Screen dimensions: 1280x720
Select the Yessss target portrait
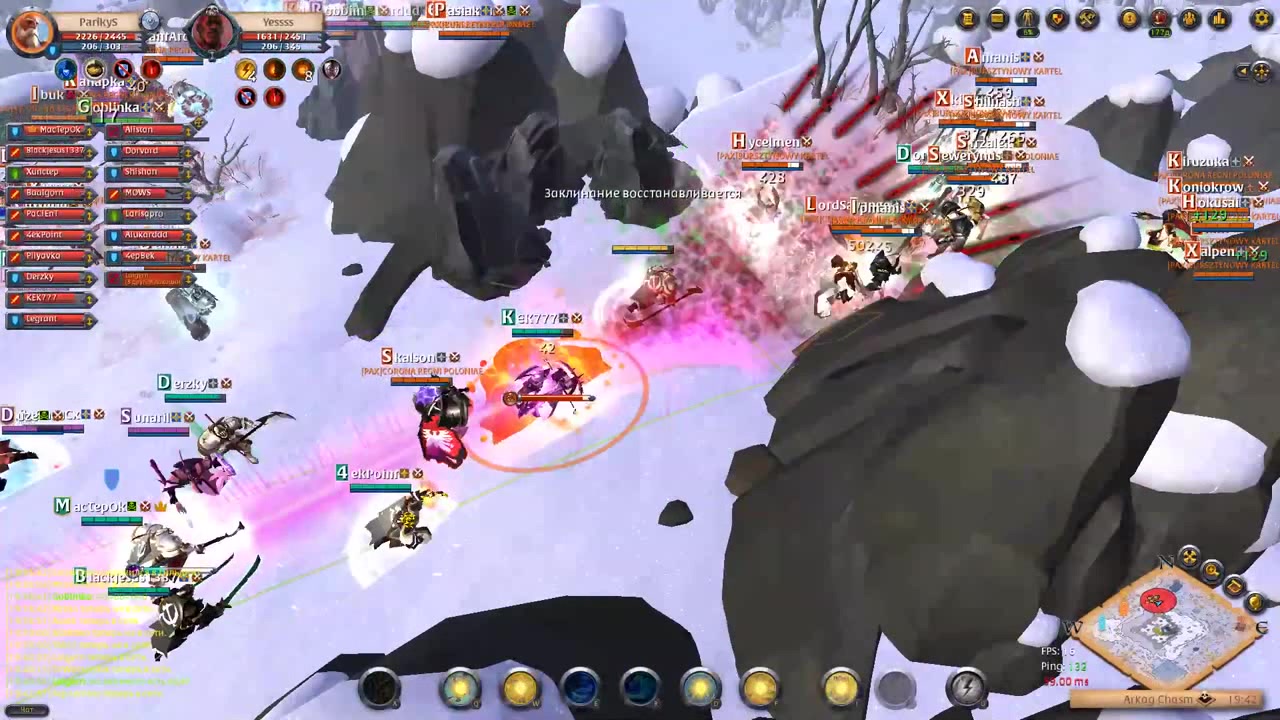coord(213,30)
